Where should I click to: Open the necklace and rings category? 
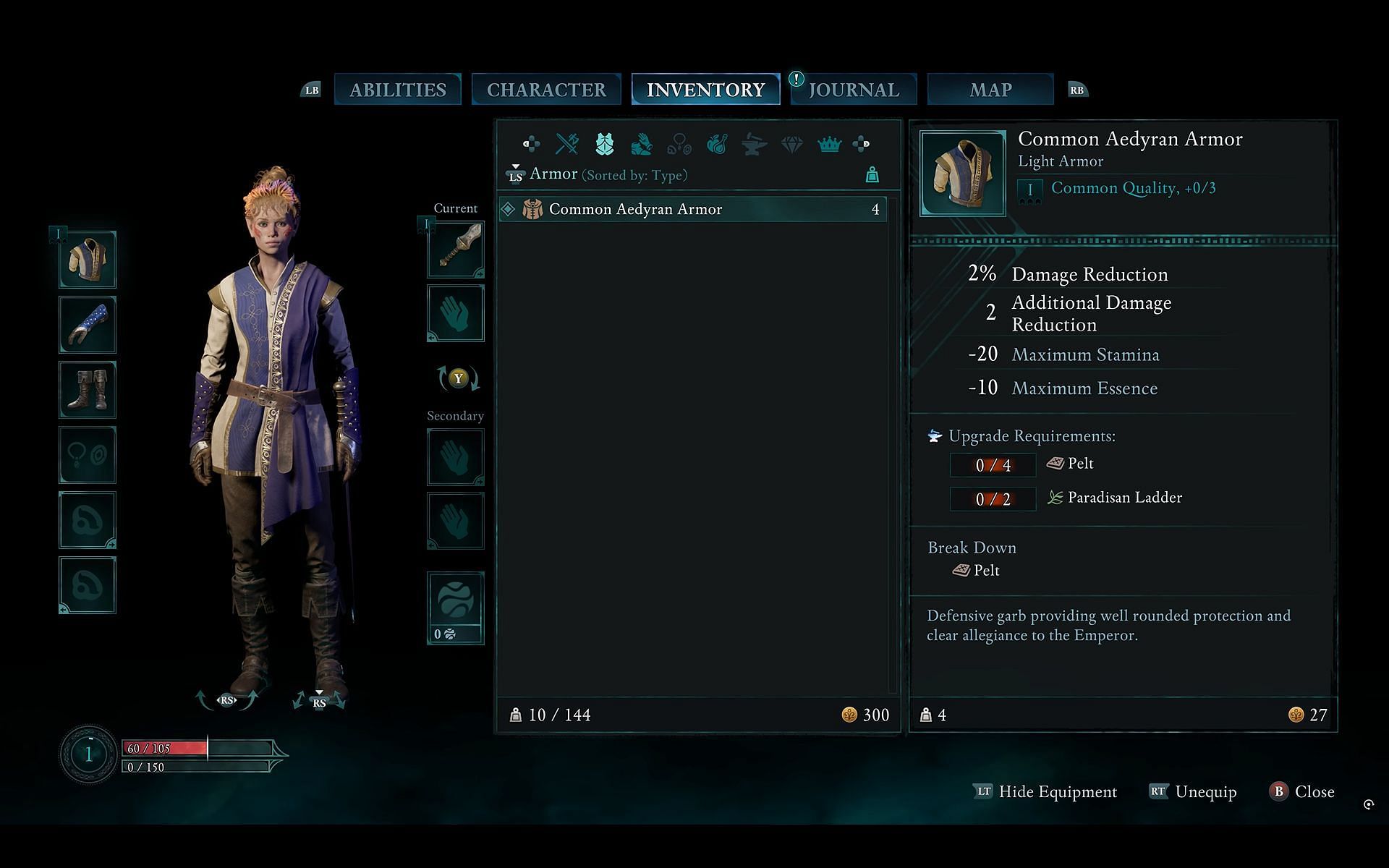[x=679, y=145]
